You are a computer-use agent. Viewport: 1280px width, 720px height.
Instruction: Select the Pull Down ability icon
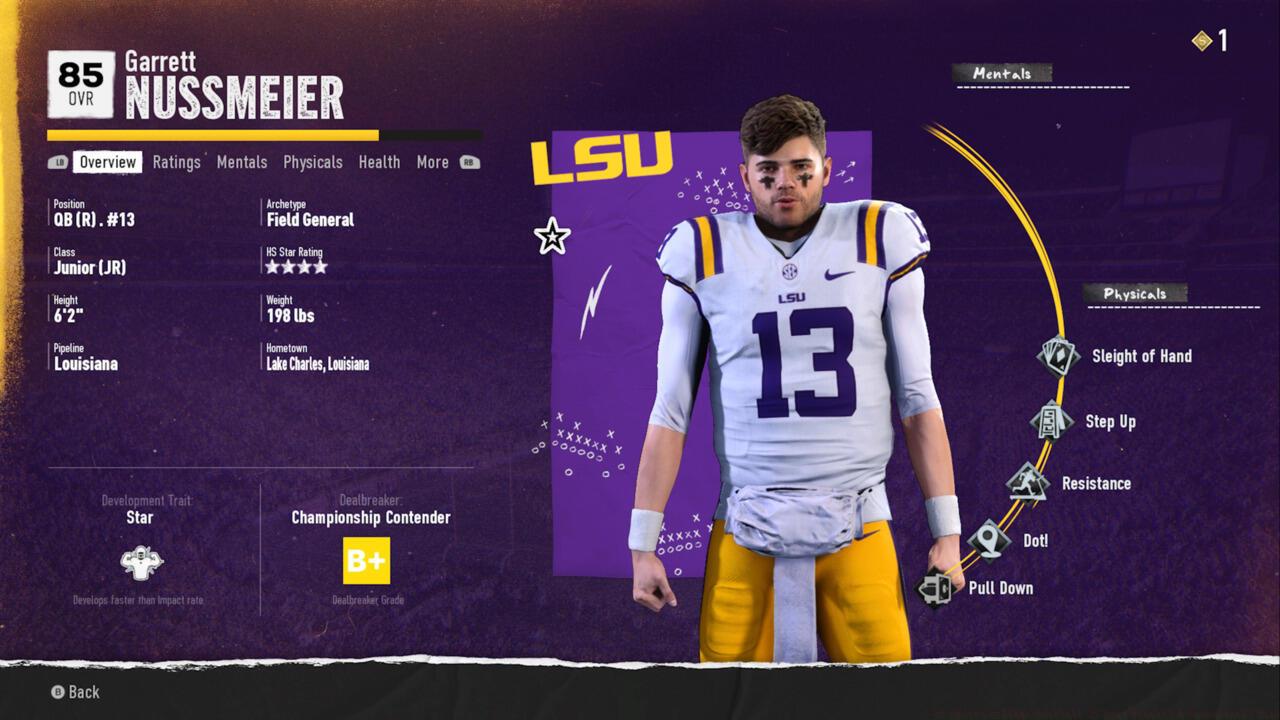pos(937,588)
